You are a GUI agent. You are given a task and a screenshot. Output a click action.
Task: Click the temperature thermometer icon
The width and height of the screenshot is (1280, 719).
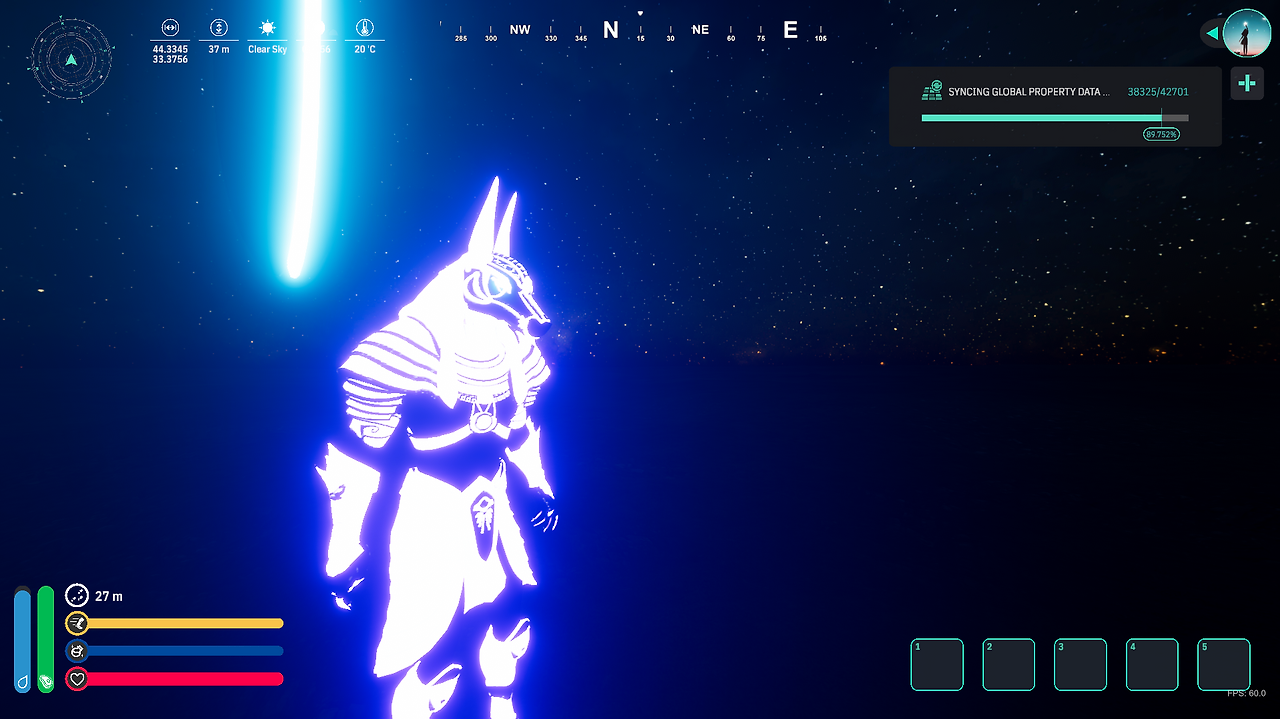[x=364, y=28]
